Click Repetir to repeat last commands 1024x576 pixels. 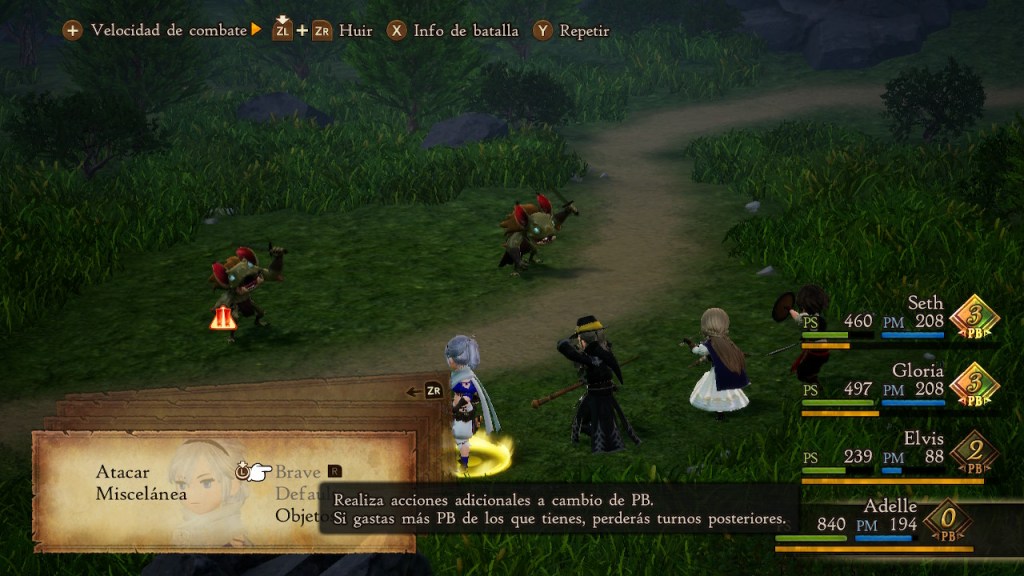point(583,30)
